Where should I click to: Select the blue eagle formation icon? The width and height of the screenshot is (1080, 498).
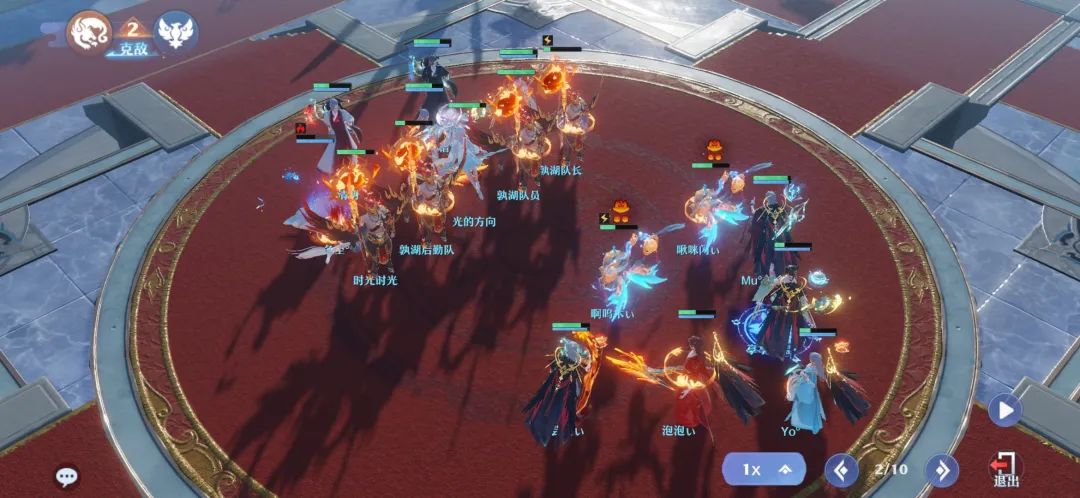[x=176, y=32]
